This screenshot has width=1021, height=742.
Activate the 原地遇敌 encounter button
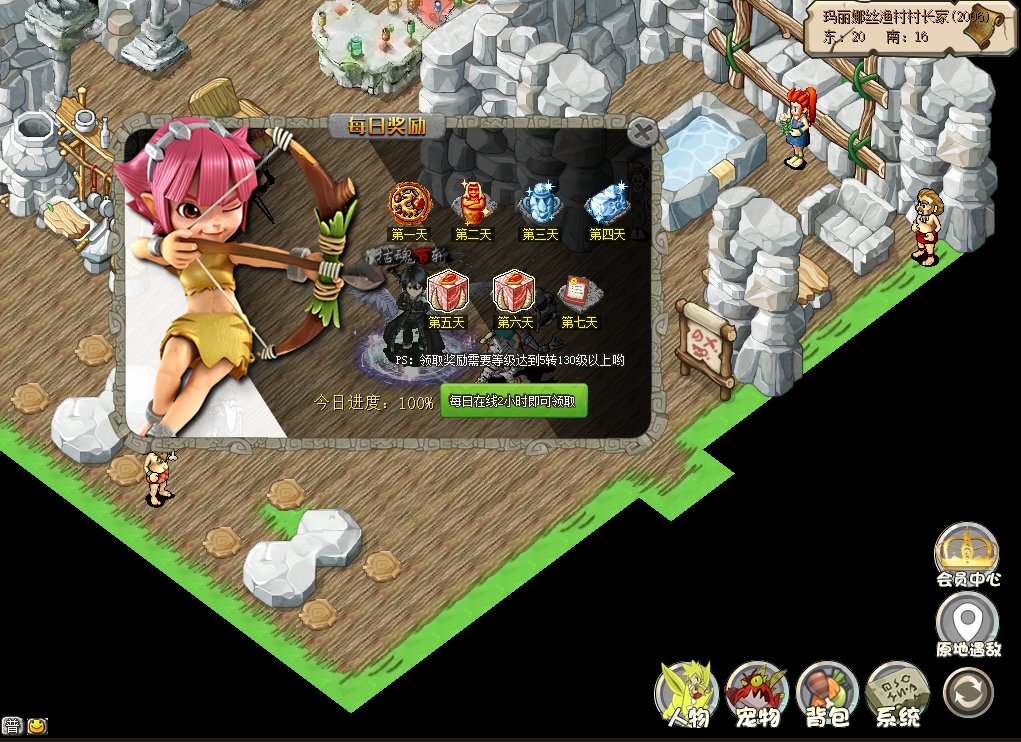tap(967, 623)
